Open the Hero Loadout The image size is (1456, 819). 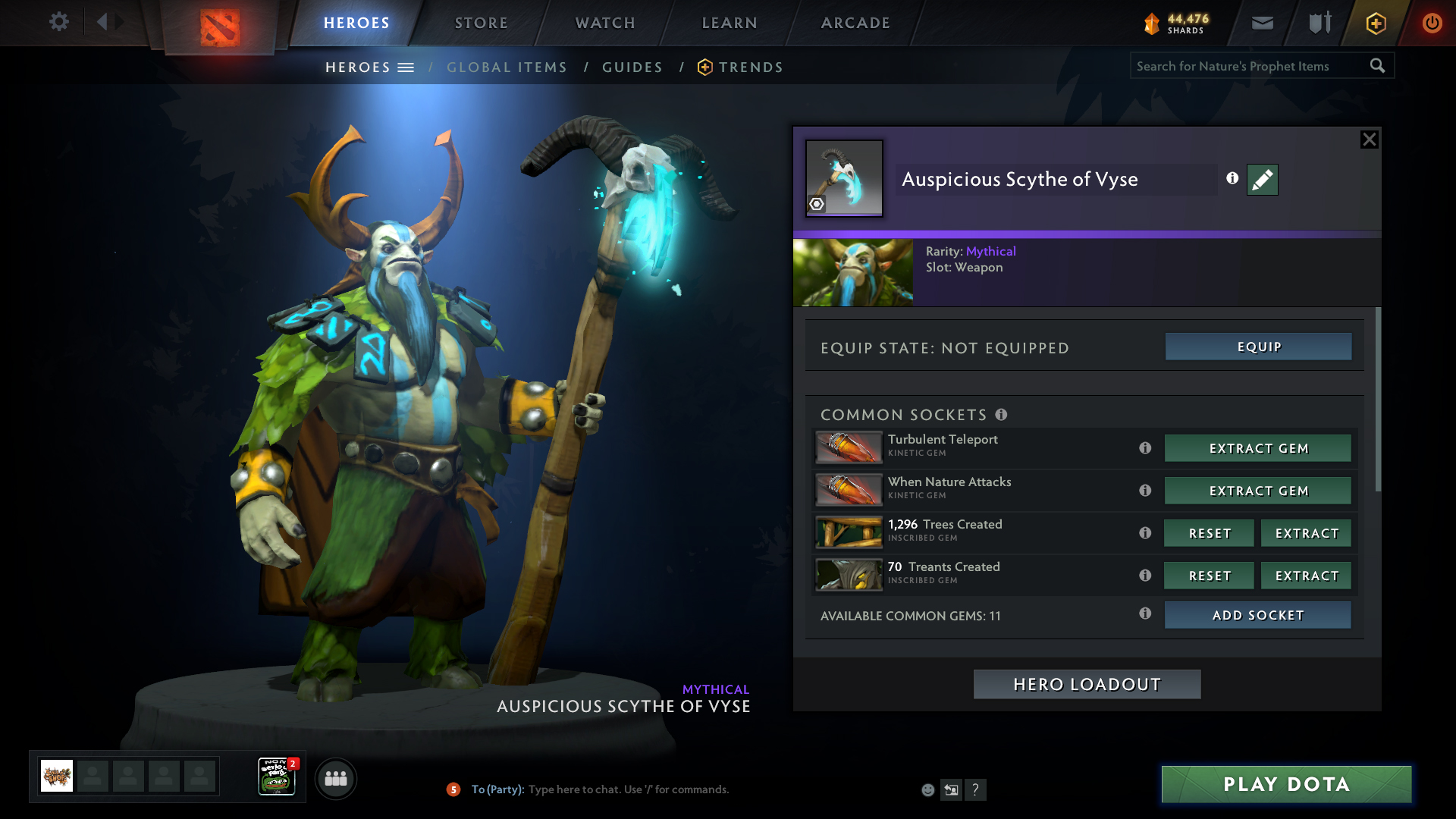[1087, 685]
